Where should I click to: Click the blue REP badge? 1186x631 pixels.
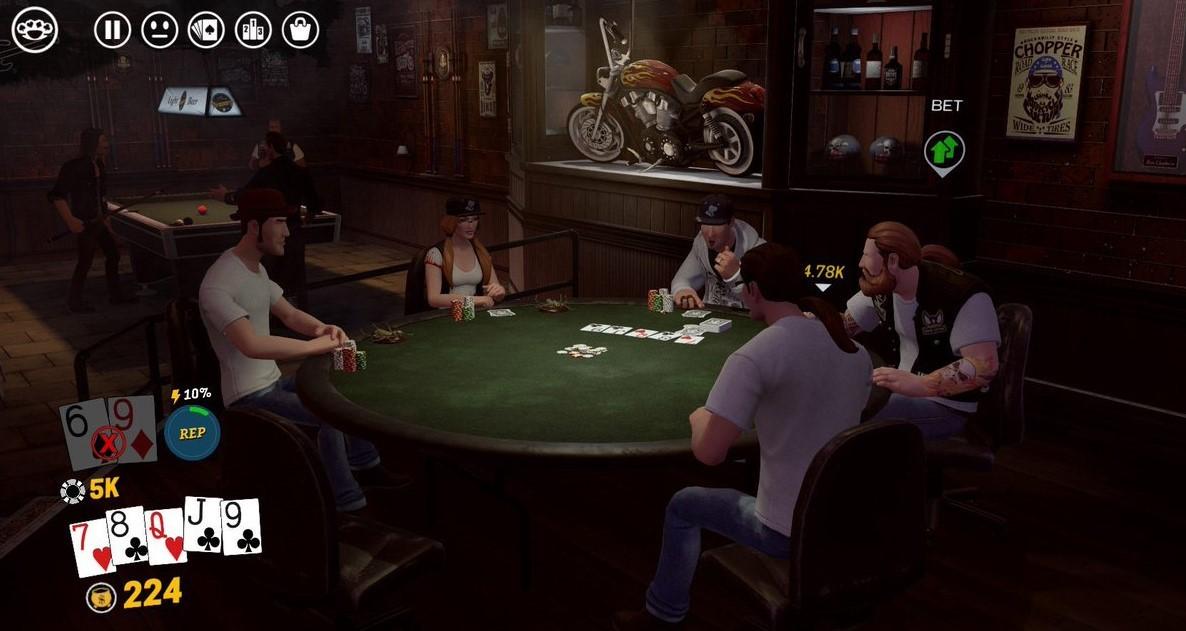coord(192,433)
